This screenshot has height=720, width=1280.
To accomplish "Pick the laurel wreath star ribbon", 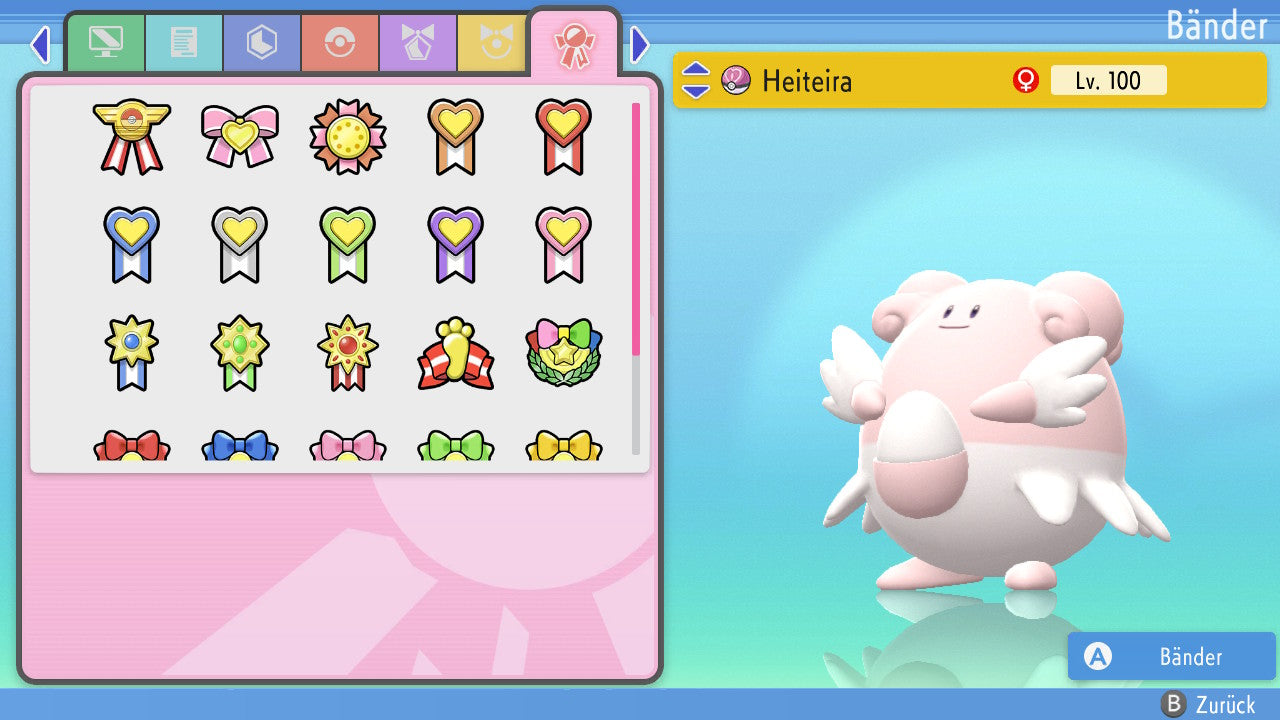I will (x=564, y=352).
